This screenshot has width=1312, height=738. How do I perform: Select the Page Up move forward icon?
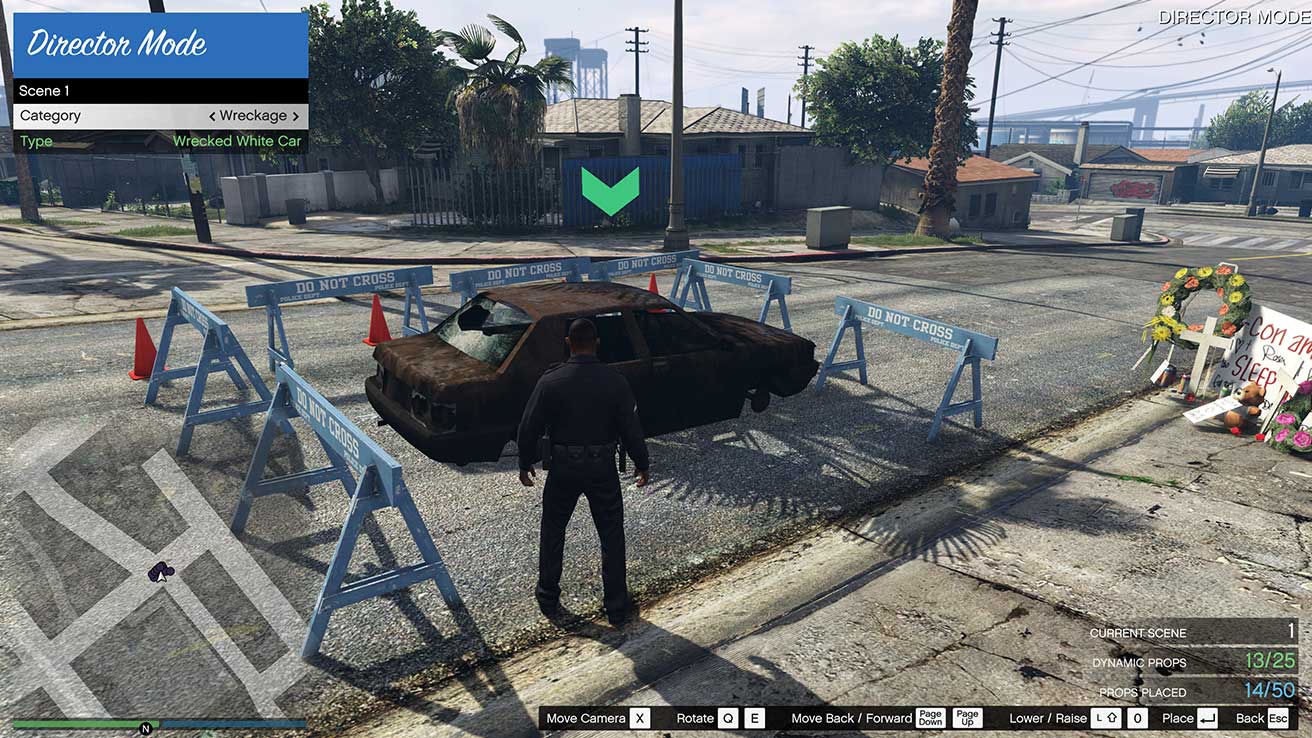(x=965, y=717)
